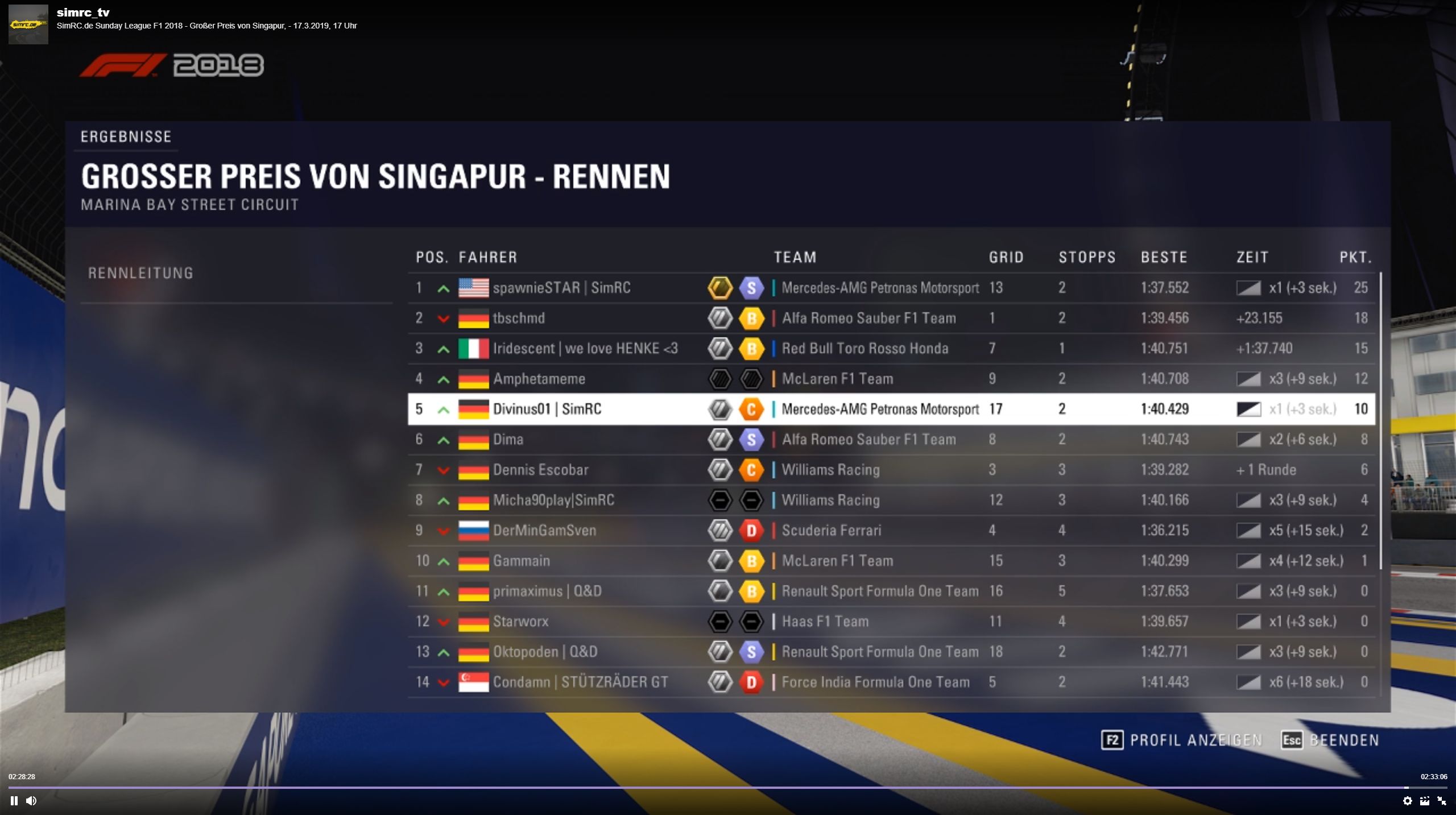Image resolution: width=1456 pixels, height=815 pixels.
Task: Exit results with Beenden
Action: pyautogui.click(x=1330, y=740)
